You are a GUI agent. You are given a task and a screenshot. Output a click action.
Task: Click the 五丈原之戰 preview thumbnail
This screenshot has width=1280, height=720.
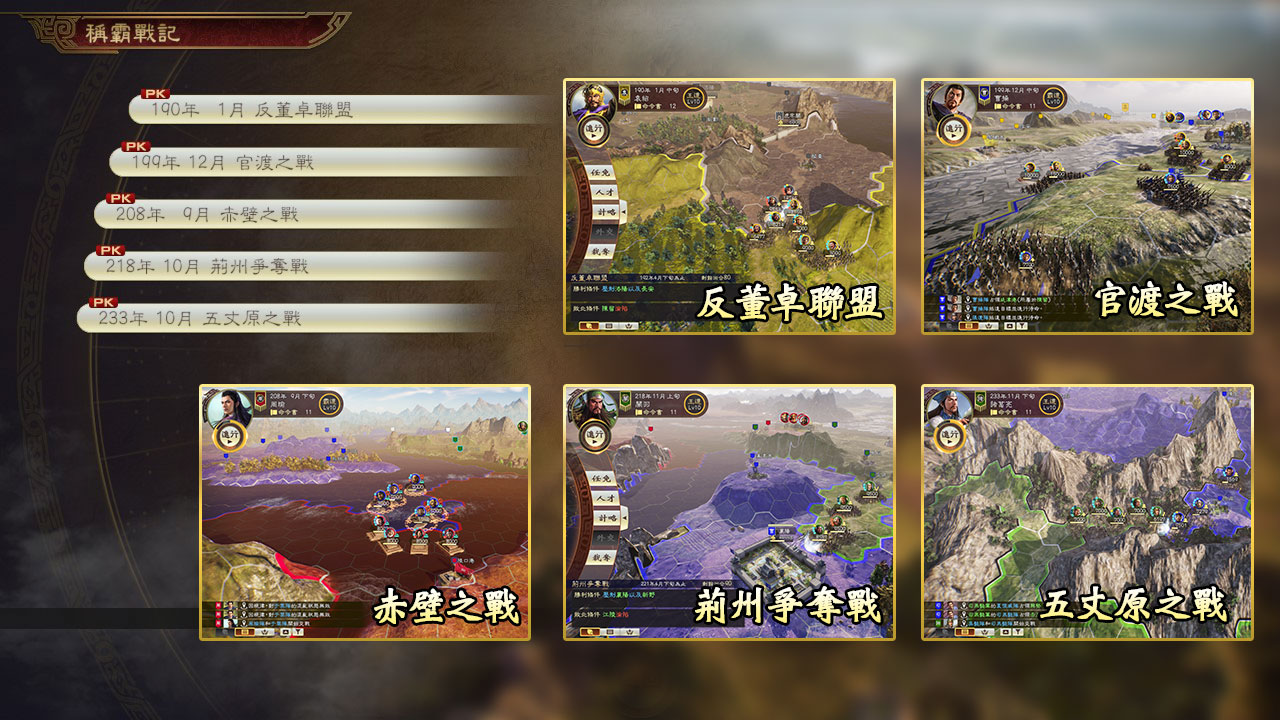pos(1087,512)
